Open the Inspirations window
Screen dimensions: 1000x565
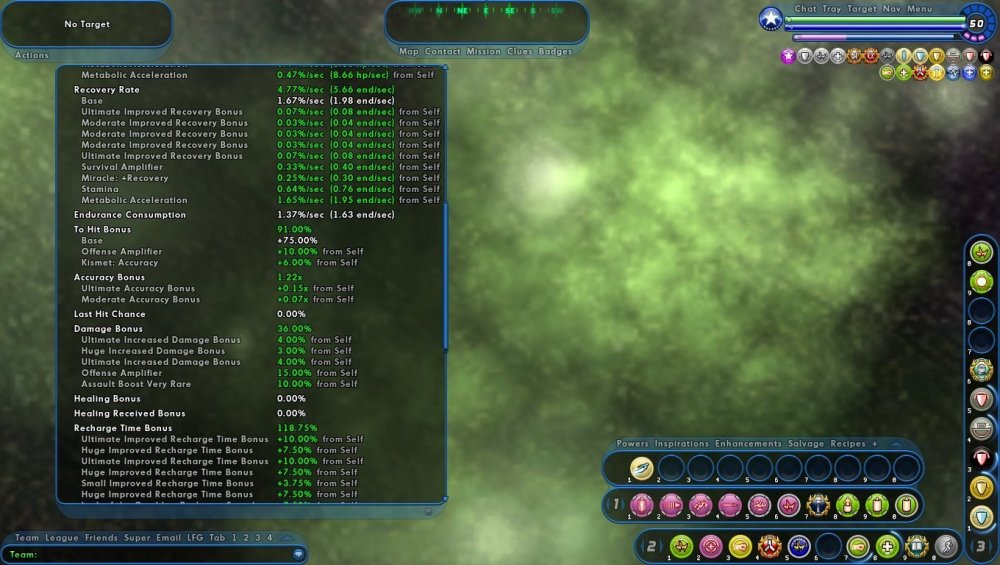(682, 444)
